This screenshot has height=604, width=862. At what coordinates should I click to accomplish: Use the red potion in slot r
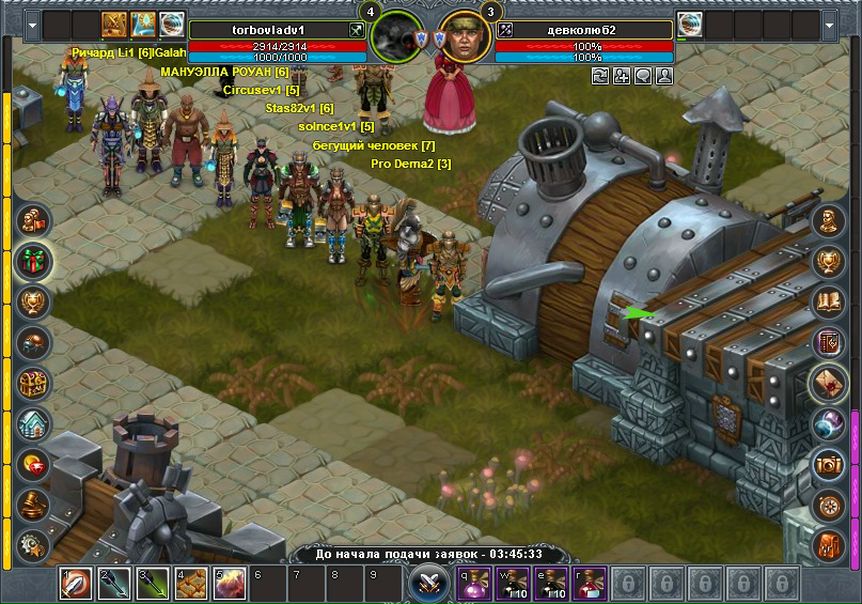[x=588, y=581]
